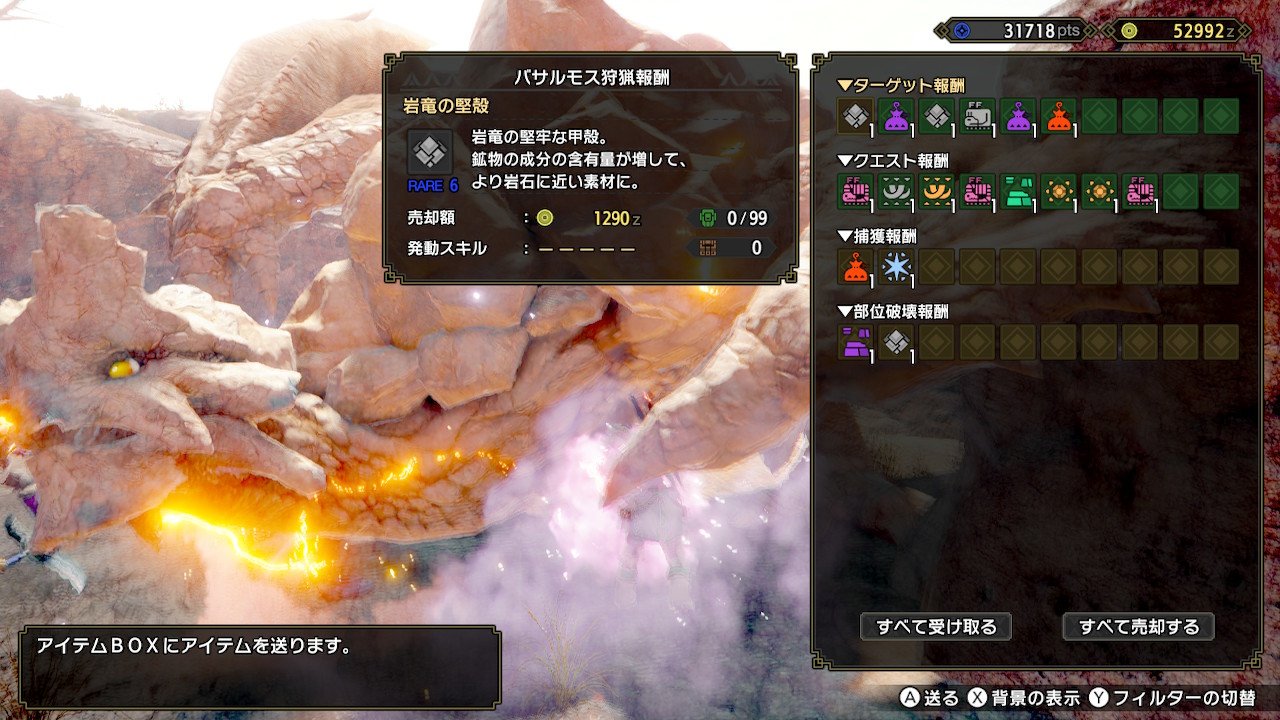Pick the orange sac in capture rewards
Viewport: 1280px width, 720px height.
pyautogui.click(x=856, y=266)
